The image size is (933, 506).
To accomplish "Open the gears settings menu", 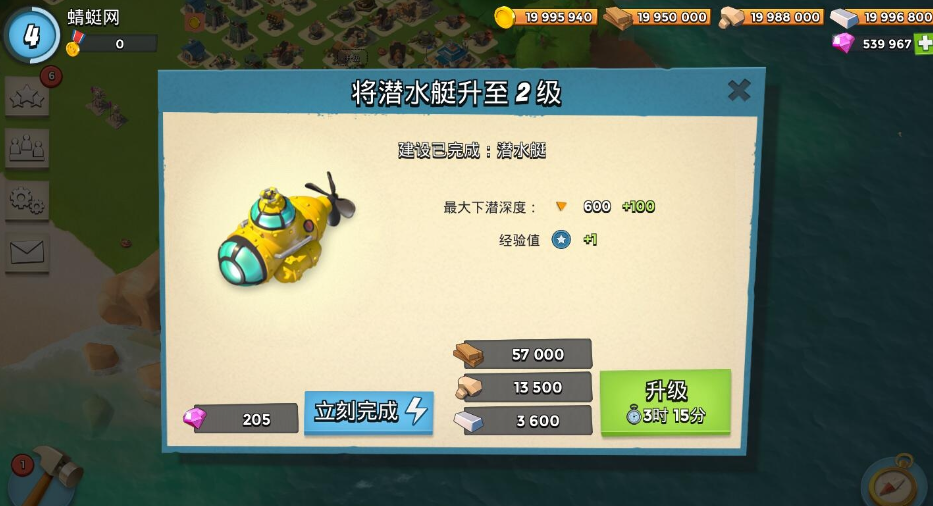I will (x=26, y=200).
